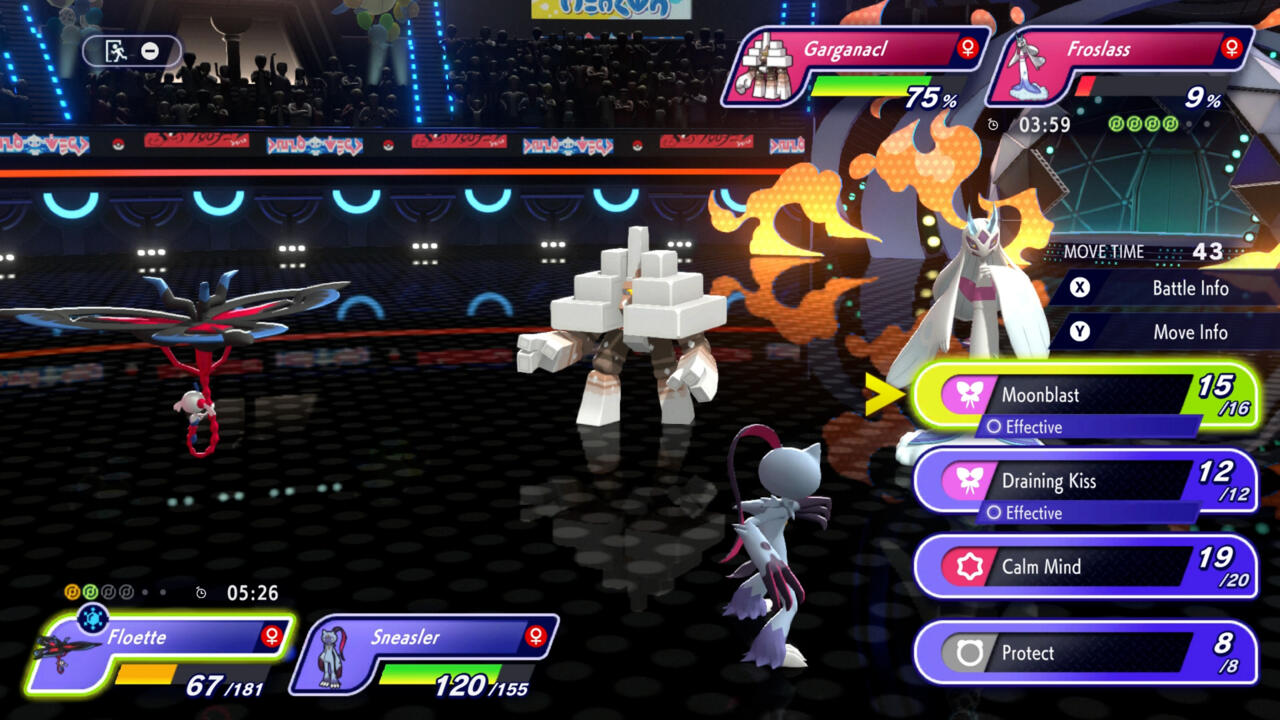Target the opposing Froslass panel
Screen dimensions: 1280x720
click(x=1120, y=66)
